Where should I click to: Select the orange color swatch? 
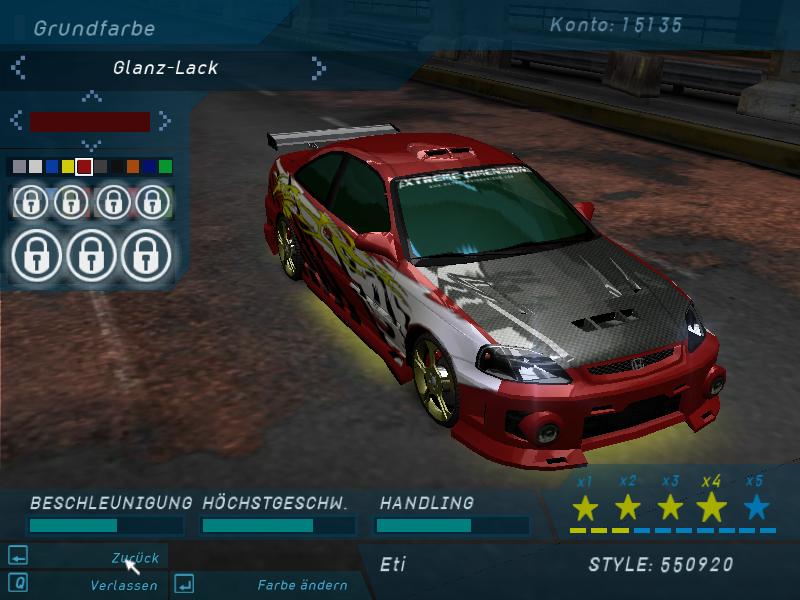[x=133, y=166]
